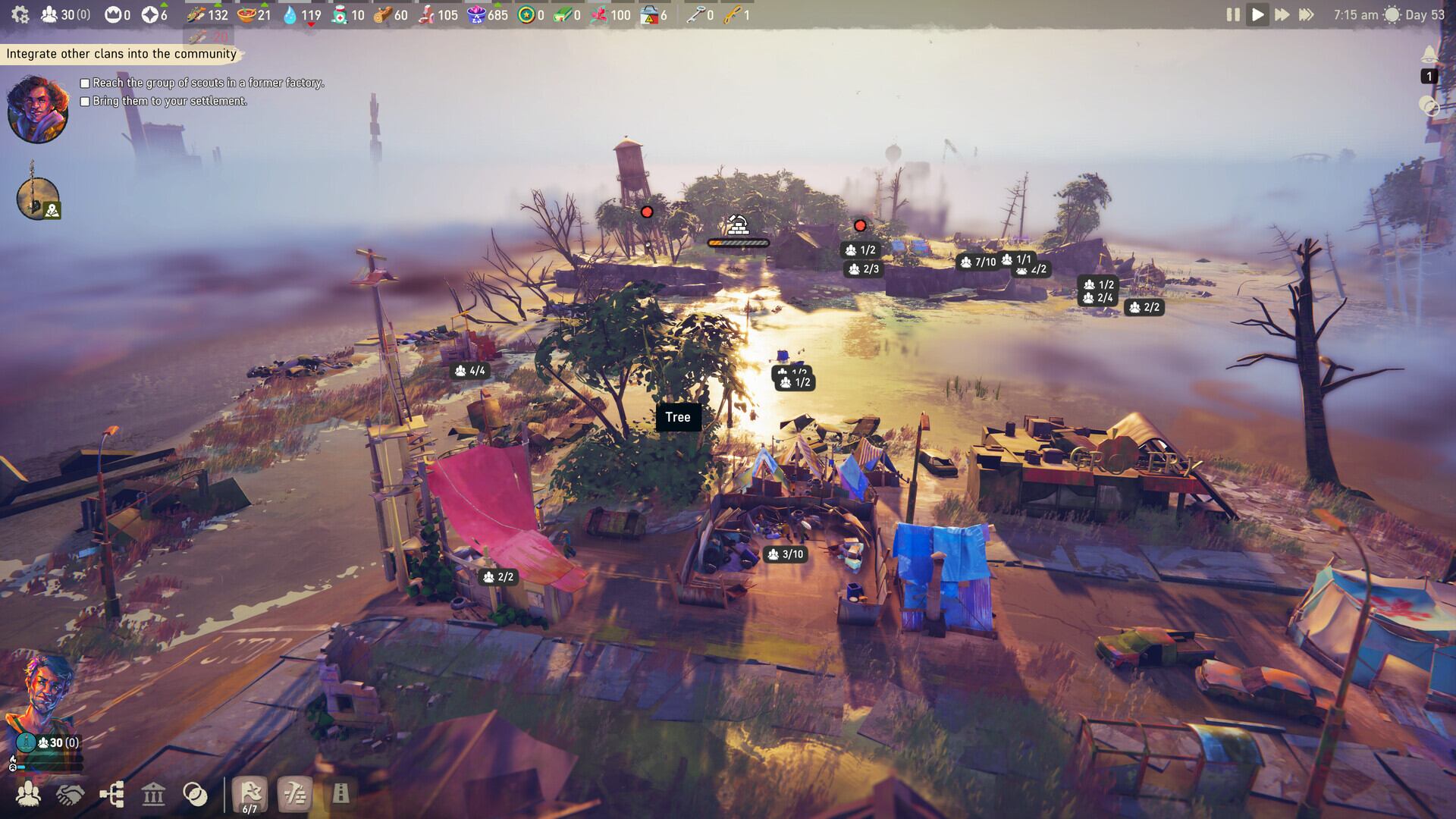The image size is (1456, 819).
Task: Pause the game time
Action: [1233, 14]
